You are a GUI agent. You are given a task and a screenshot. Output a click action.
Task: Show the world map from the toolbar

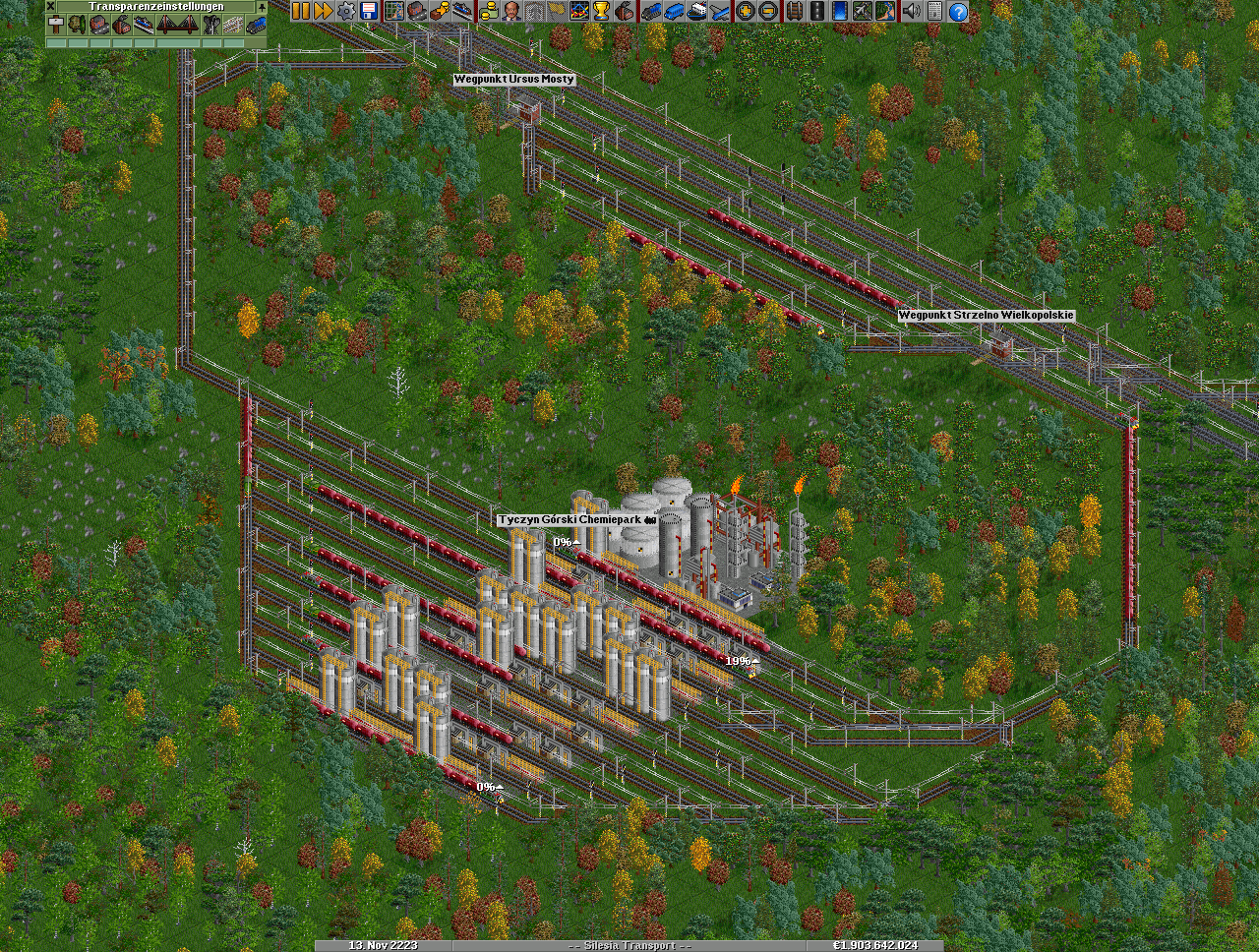tap(394, 11)
